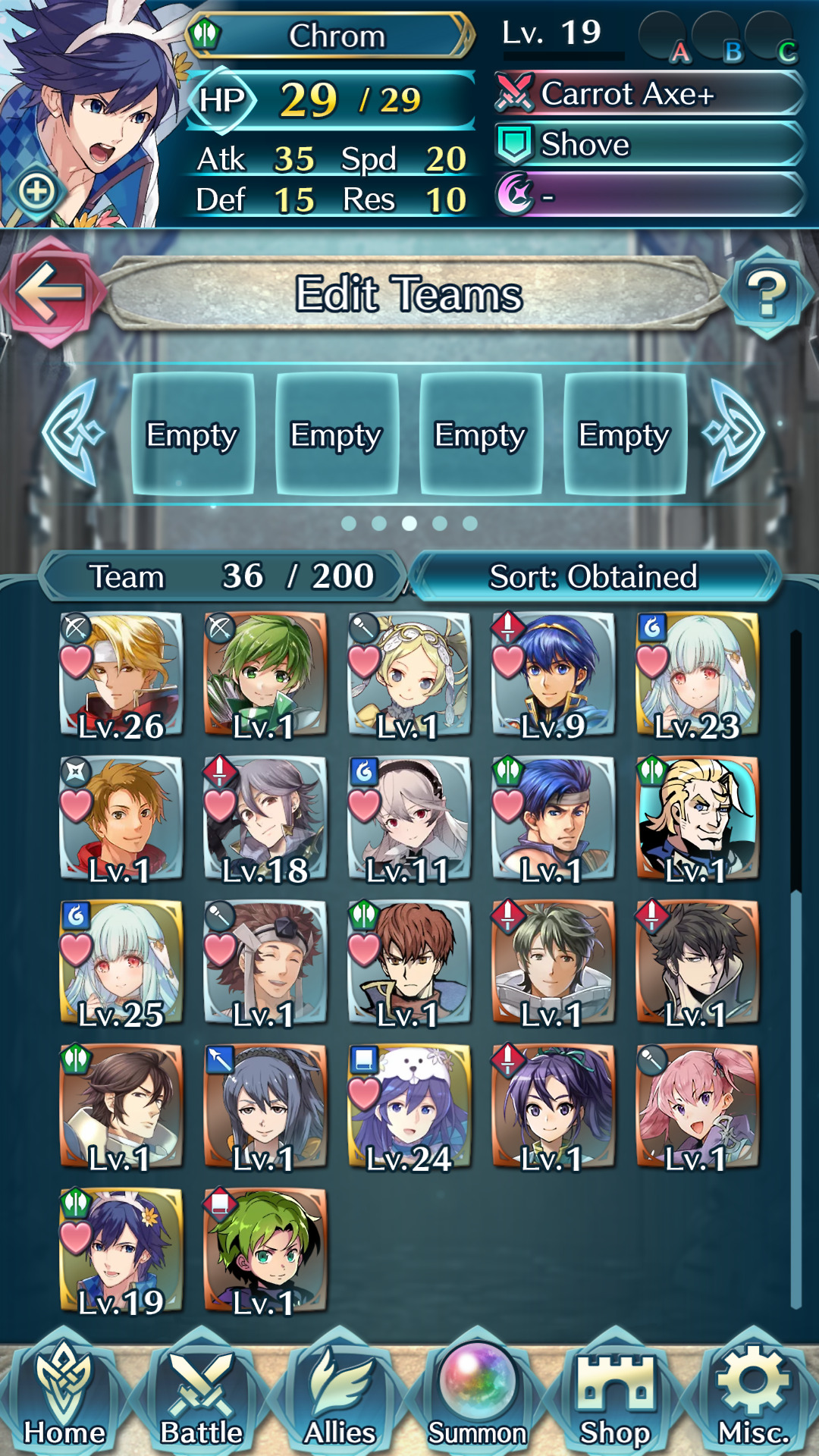Image resolution: width=819 pixels, height=1456 pixels.
Task: Switch to the next team with right arrow
Action: [x=734, y=433]
